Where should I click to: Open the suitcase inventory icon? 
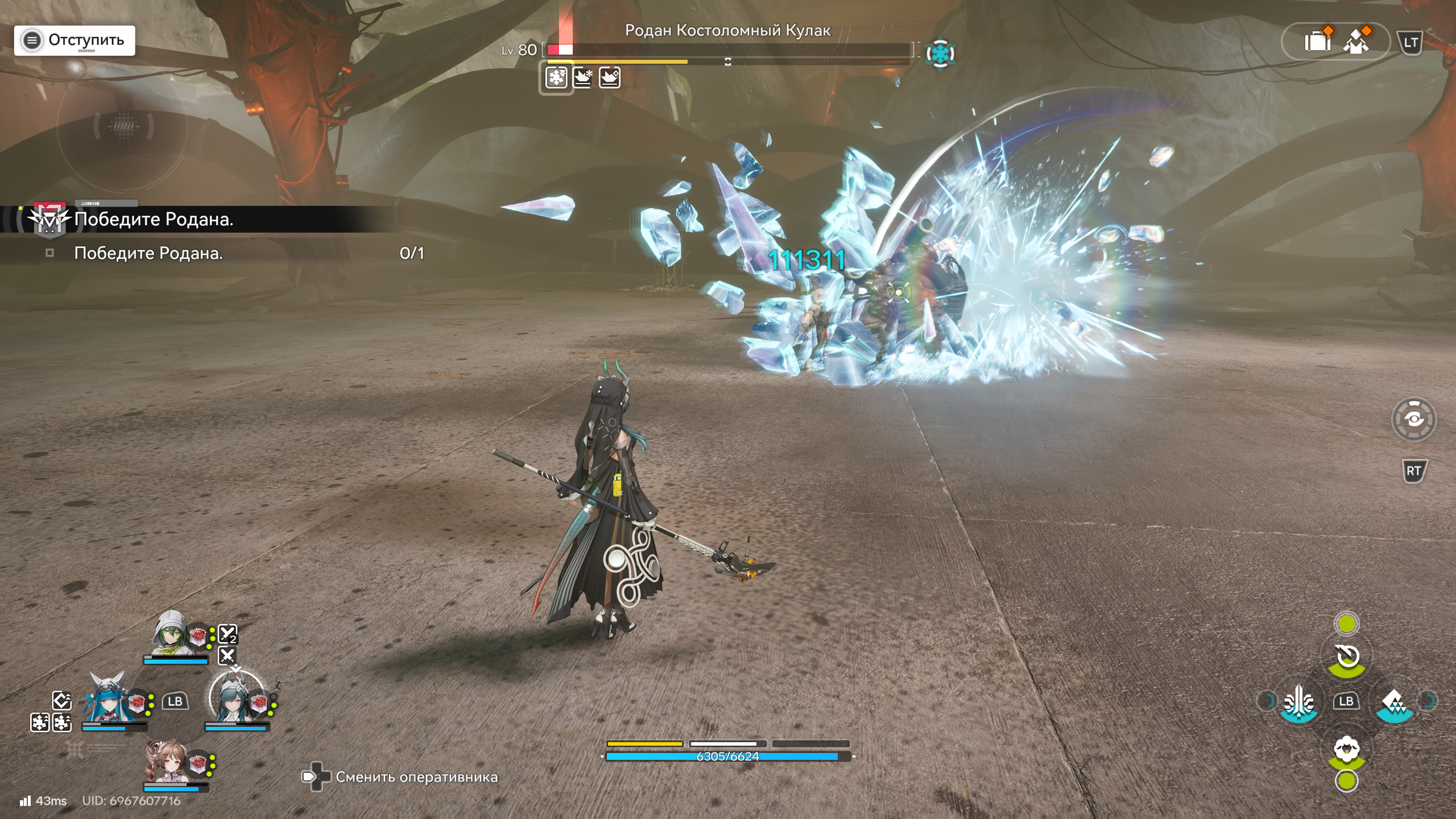point(1317,41)
